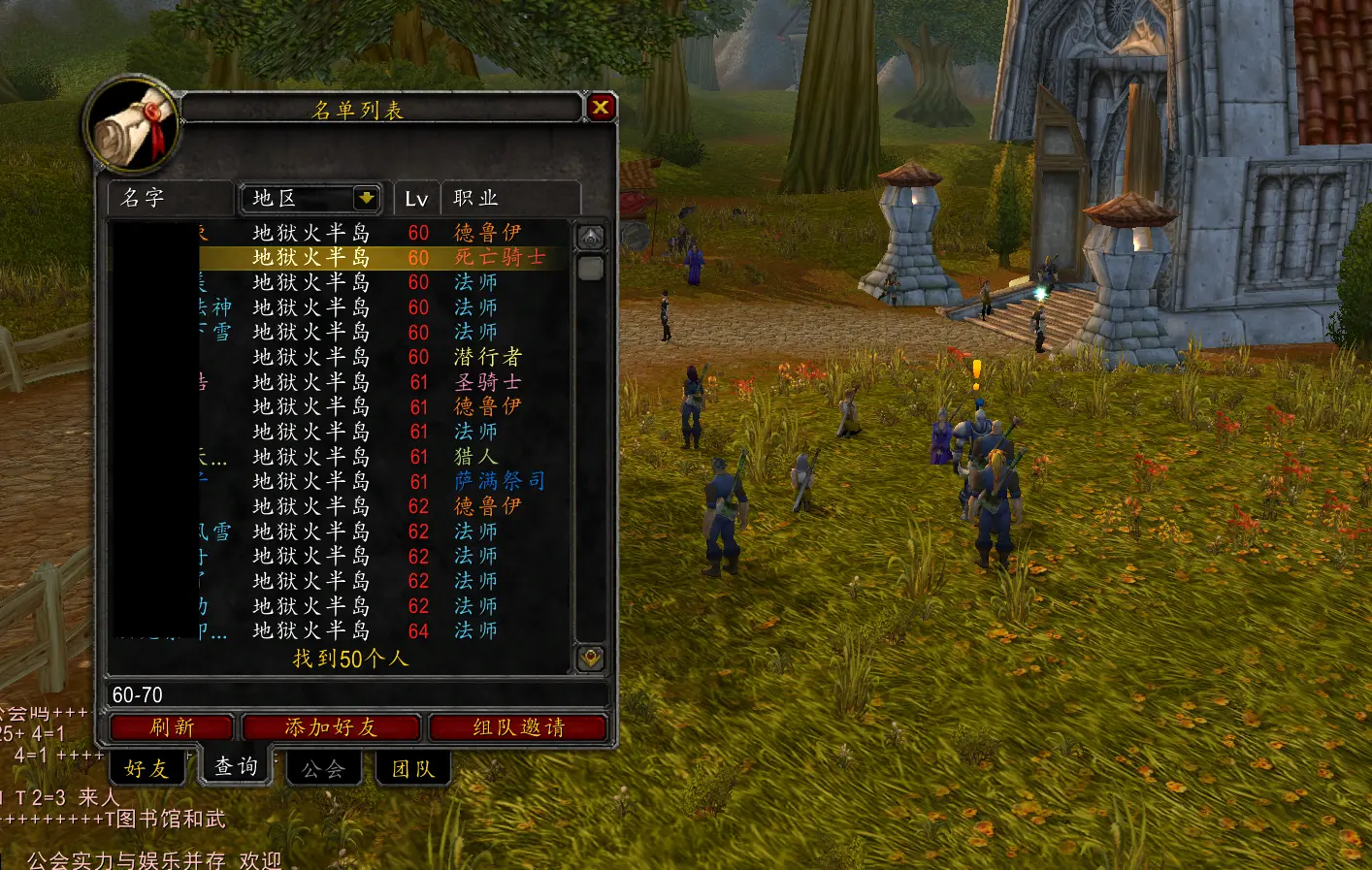The width and height of the screenshot is (1372, 870).
Task: Click the search box containing 60-70
Action: click(x=355, y=694)
